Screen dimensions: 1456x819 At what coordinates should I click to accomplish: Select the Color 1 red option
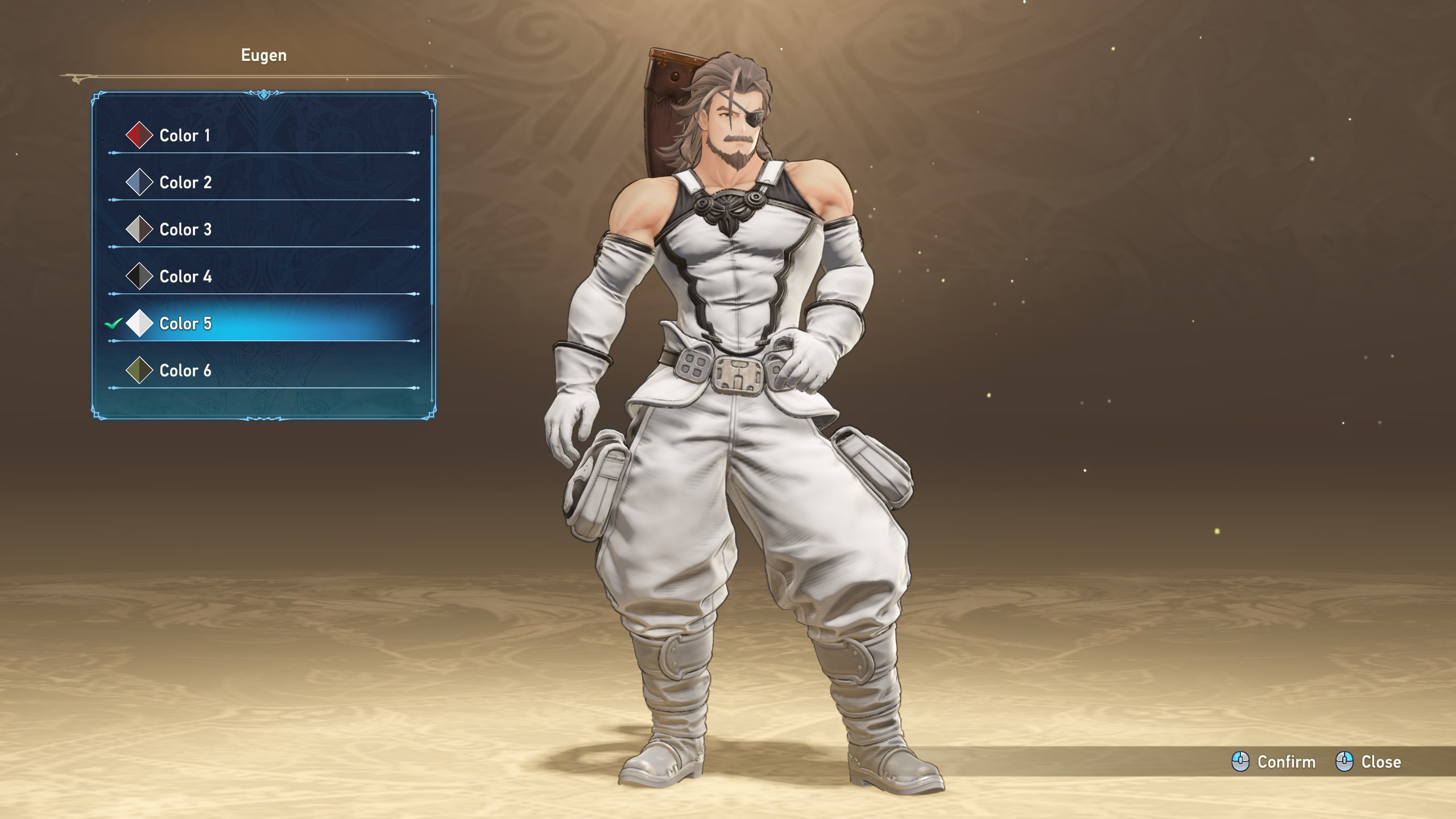185,135
